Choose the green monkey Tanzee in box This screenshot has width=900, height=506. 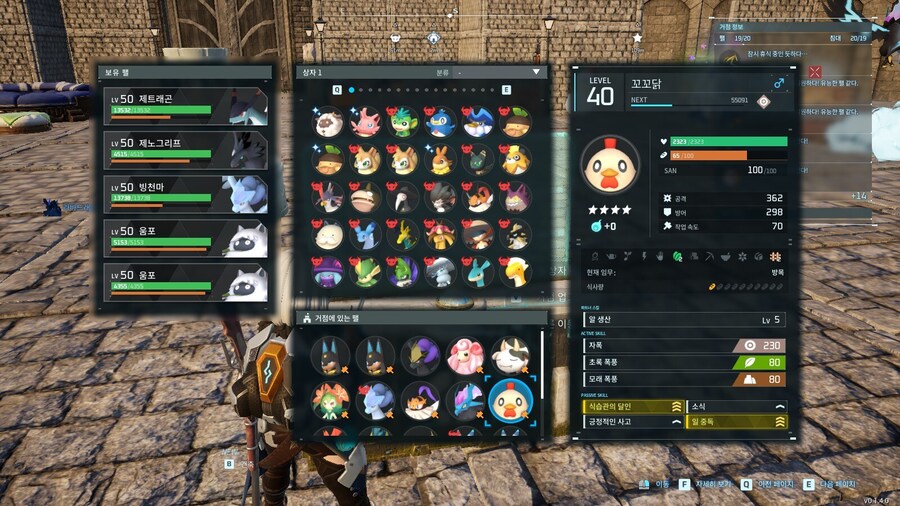click(x=403, y=123)
